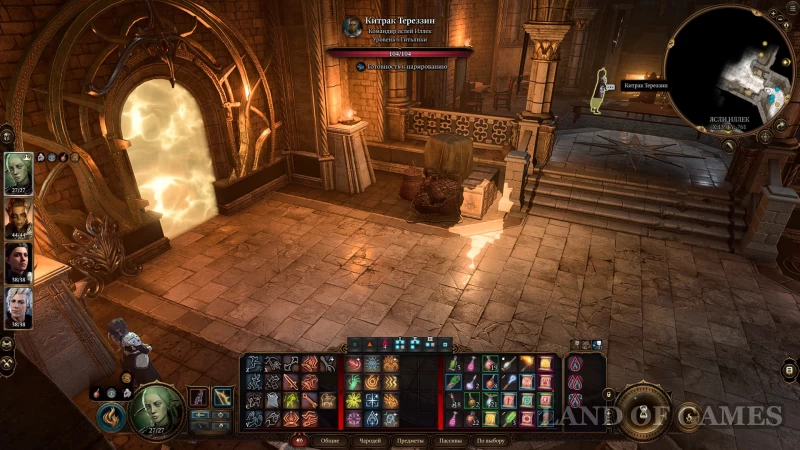Toggle the party group icon above portraits
The image size is (800, 450).
pyautogui.click(x=8, y=133)
